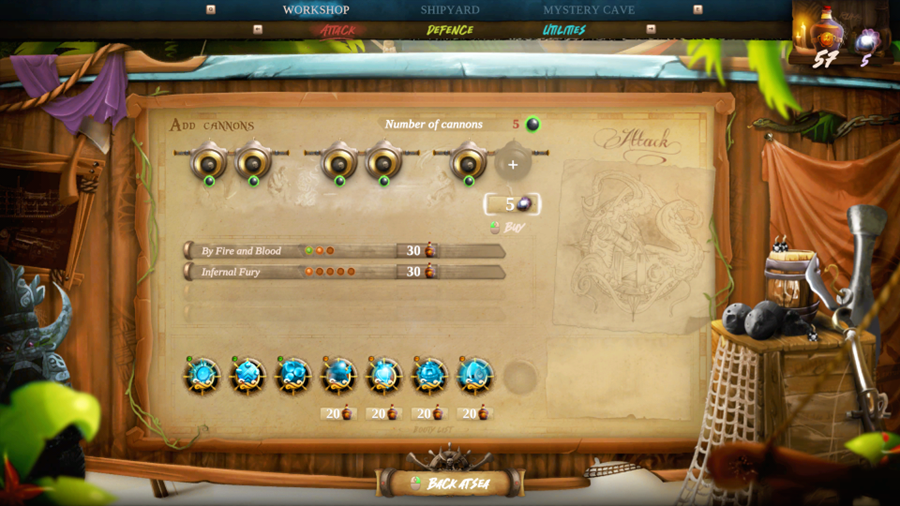Select the Attack upgrades category
Viewport: 900px width, 506px height.
click(338, 30)
